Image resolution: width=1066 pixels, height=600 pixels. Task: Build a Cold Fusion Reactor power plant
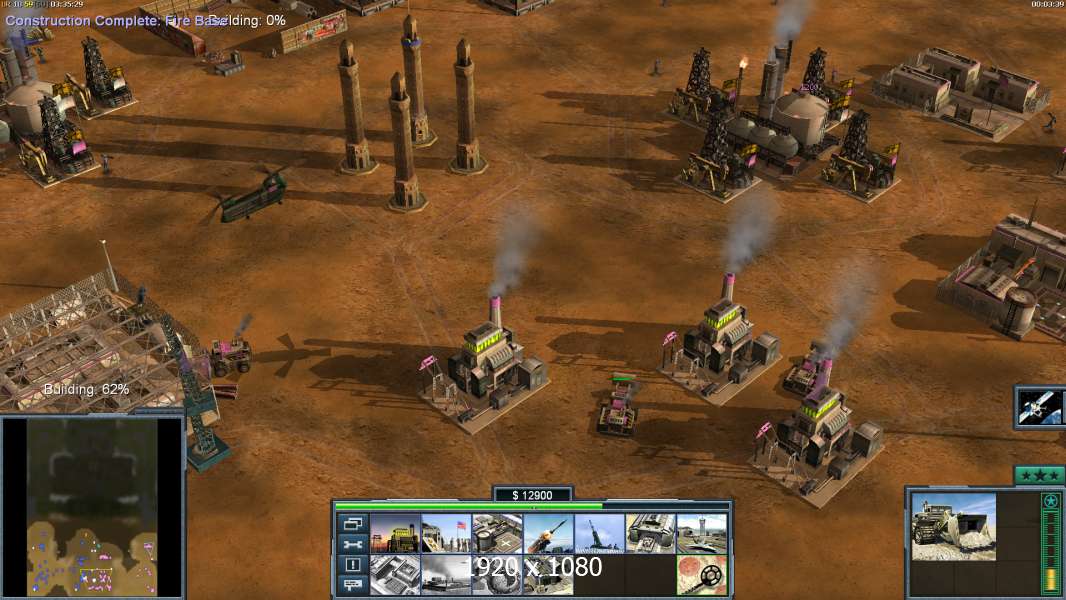395,534
